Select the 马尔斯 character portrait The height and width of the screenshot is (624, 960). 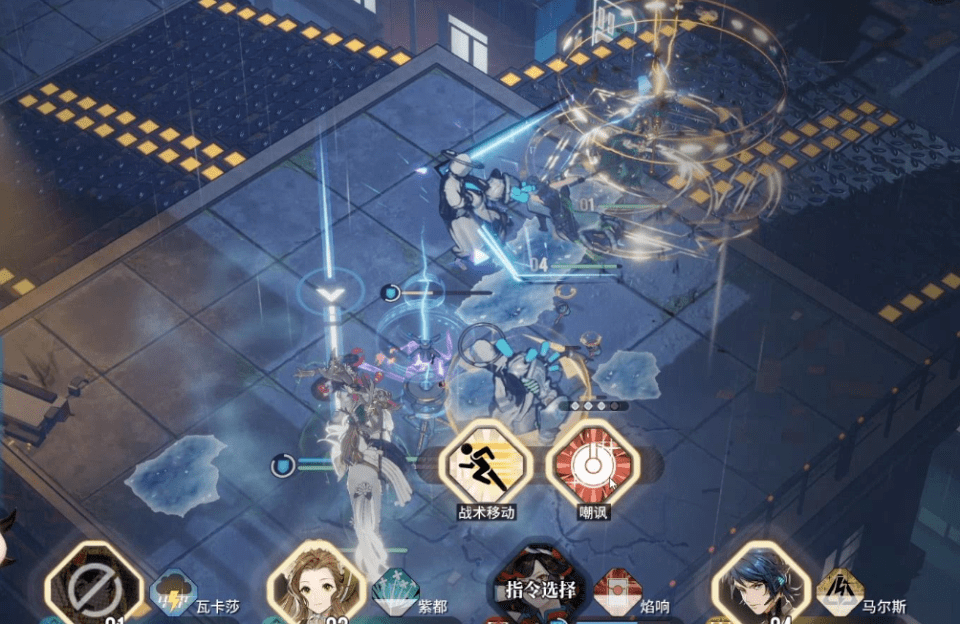coord(760,587)
